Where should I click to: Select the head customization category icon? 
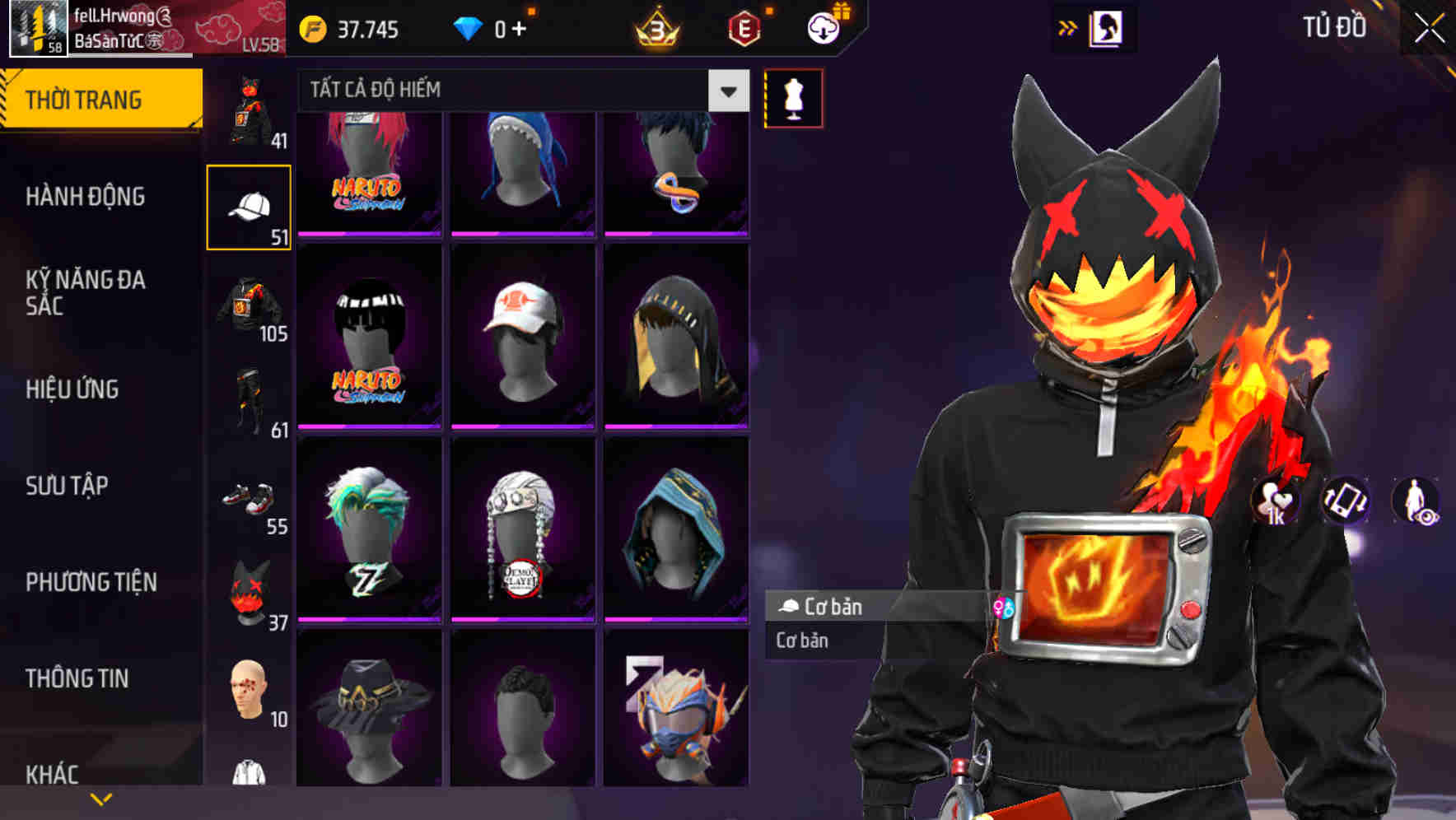pos(247,692)
